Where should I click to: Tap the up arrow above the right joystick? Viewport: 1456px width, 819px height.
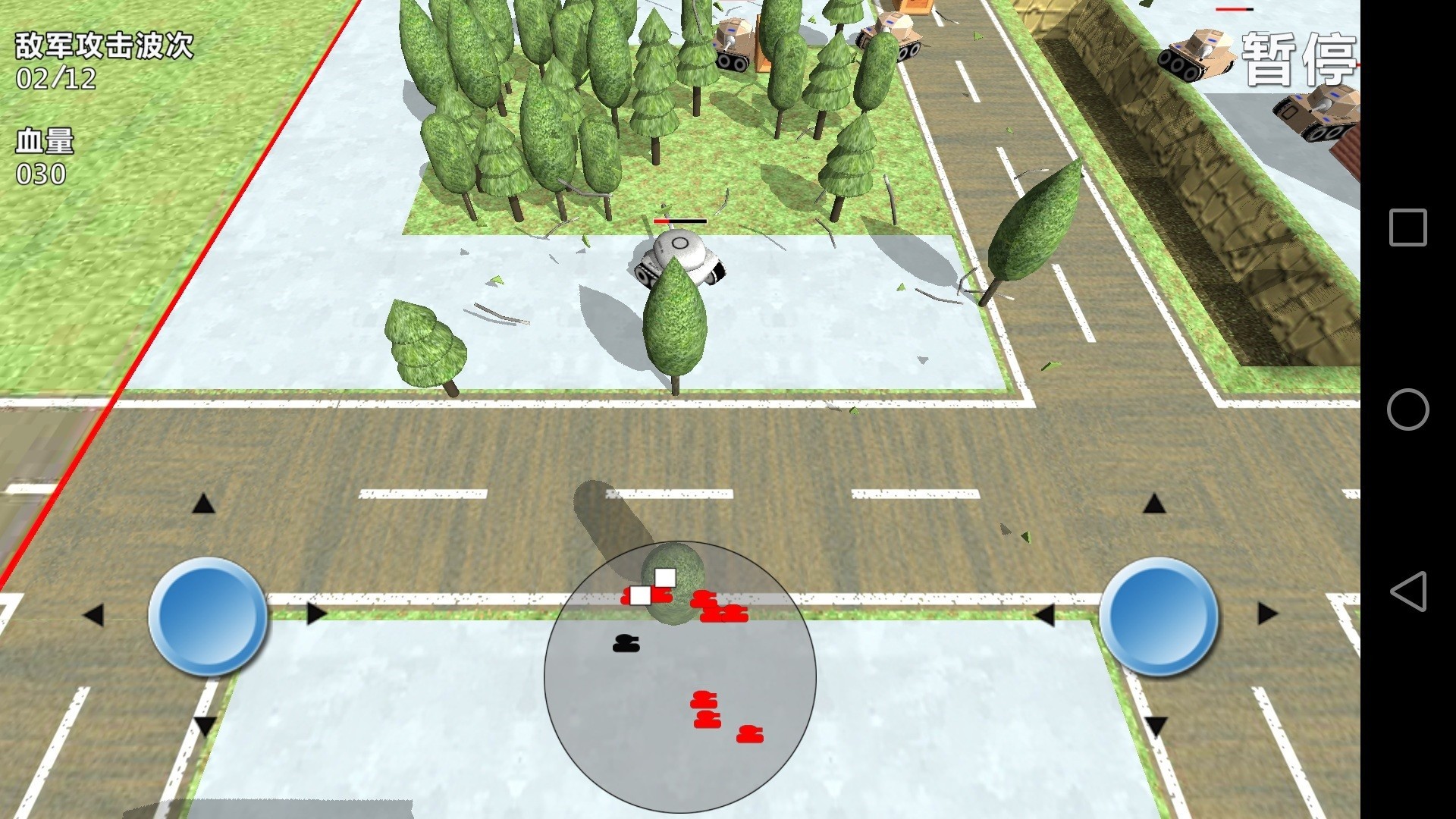(1154, 504)
